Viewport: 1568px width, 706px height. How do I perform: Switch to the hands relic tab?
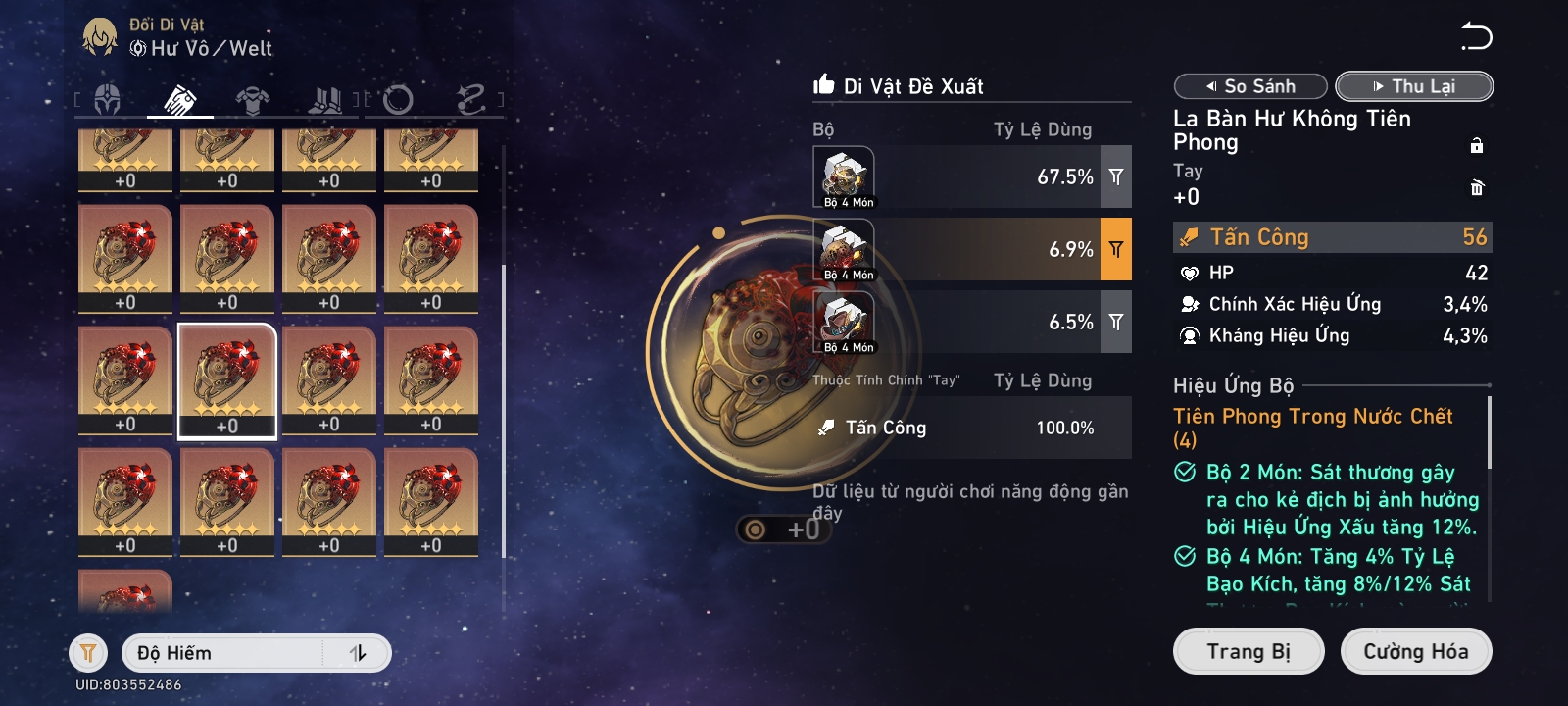[180, 99]
